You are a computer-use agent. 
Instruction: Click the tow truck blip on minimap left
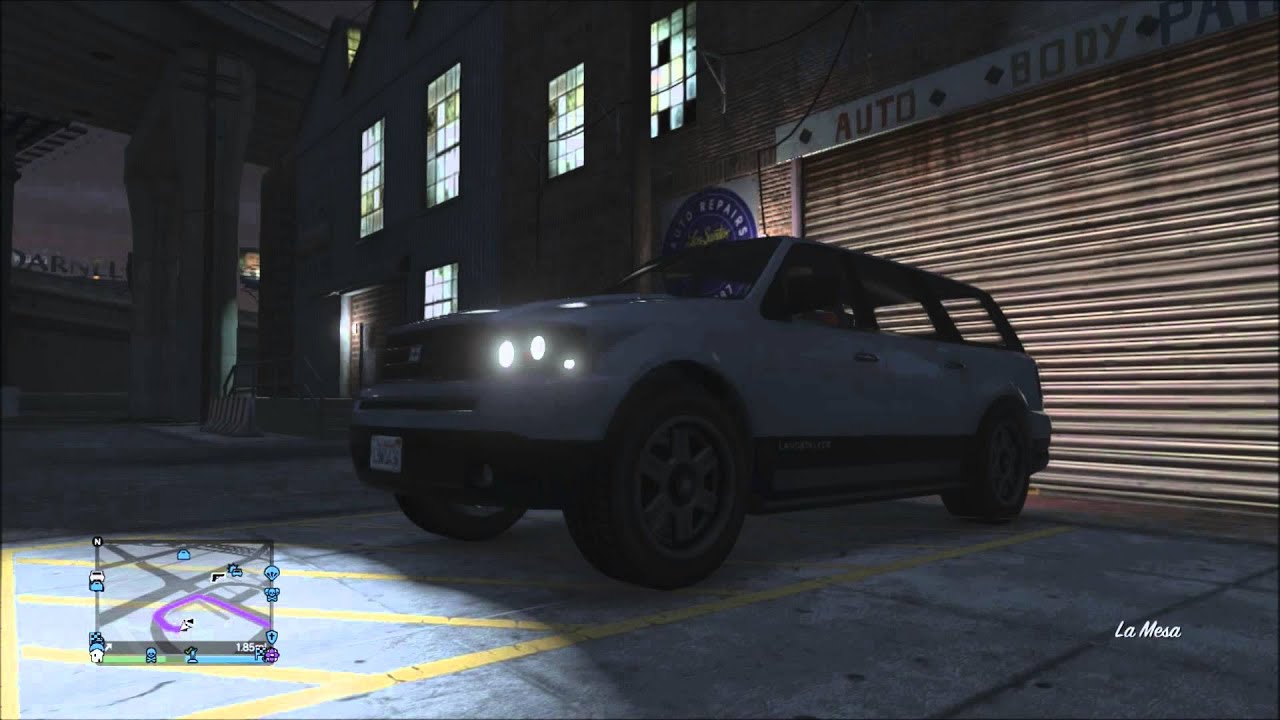point(96,578)
